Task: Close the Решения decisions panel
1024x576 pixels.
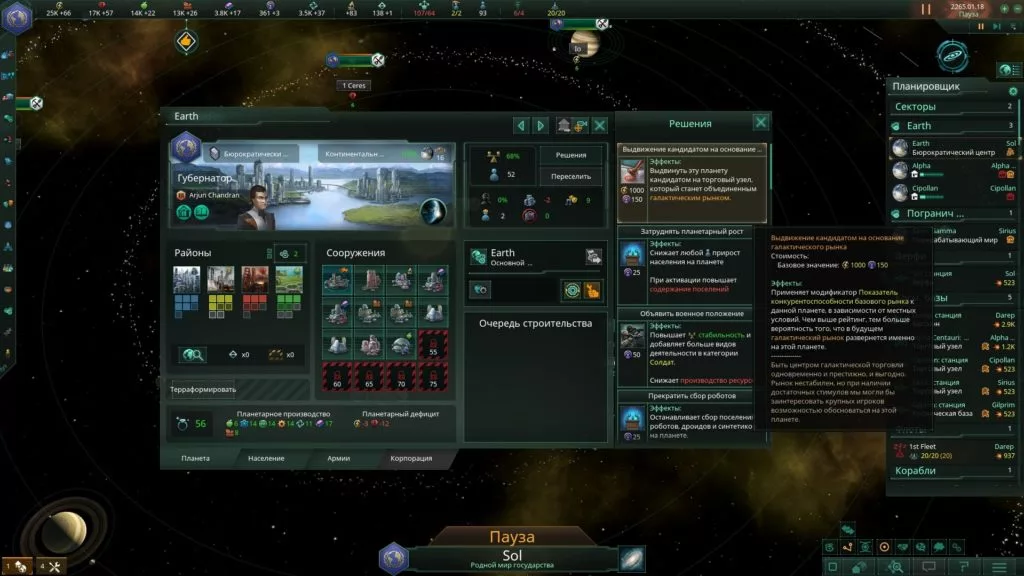Action: [761, 123]
